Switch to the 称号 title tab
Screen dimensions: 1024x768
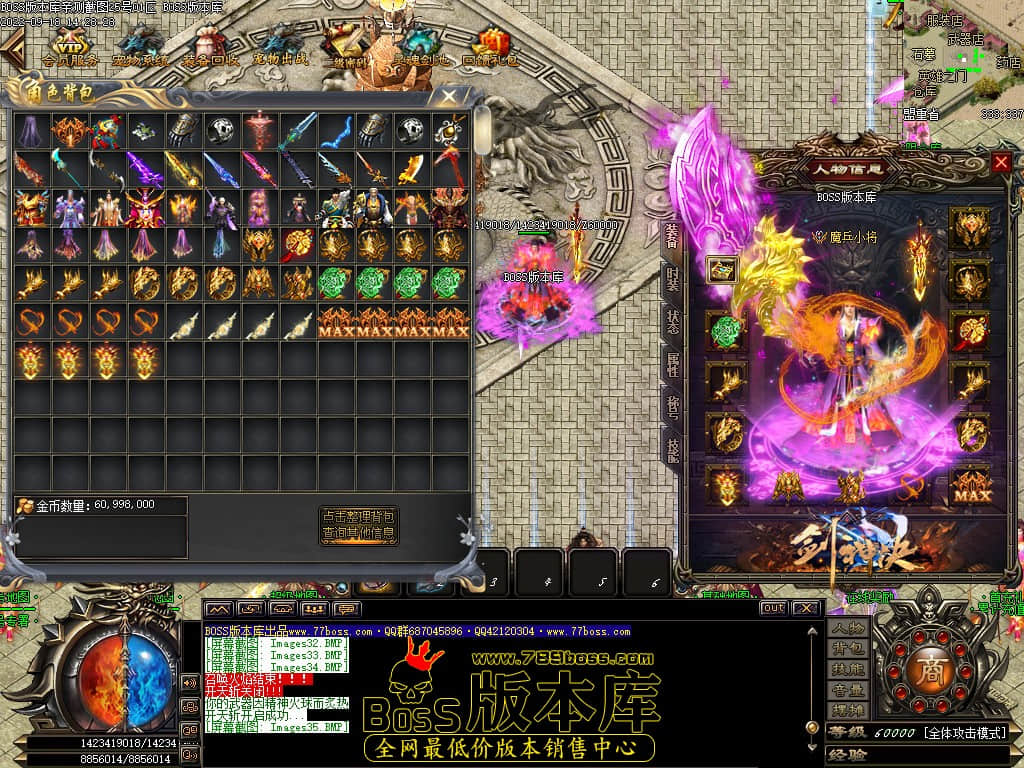pos(673,407)
